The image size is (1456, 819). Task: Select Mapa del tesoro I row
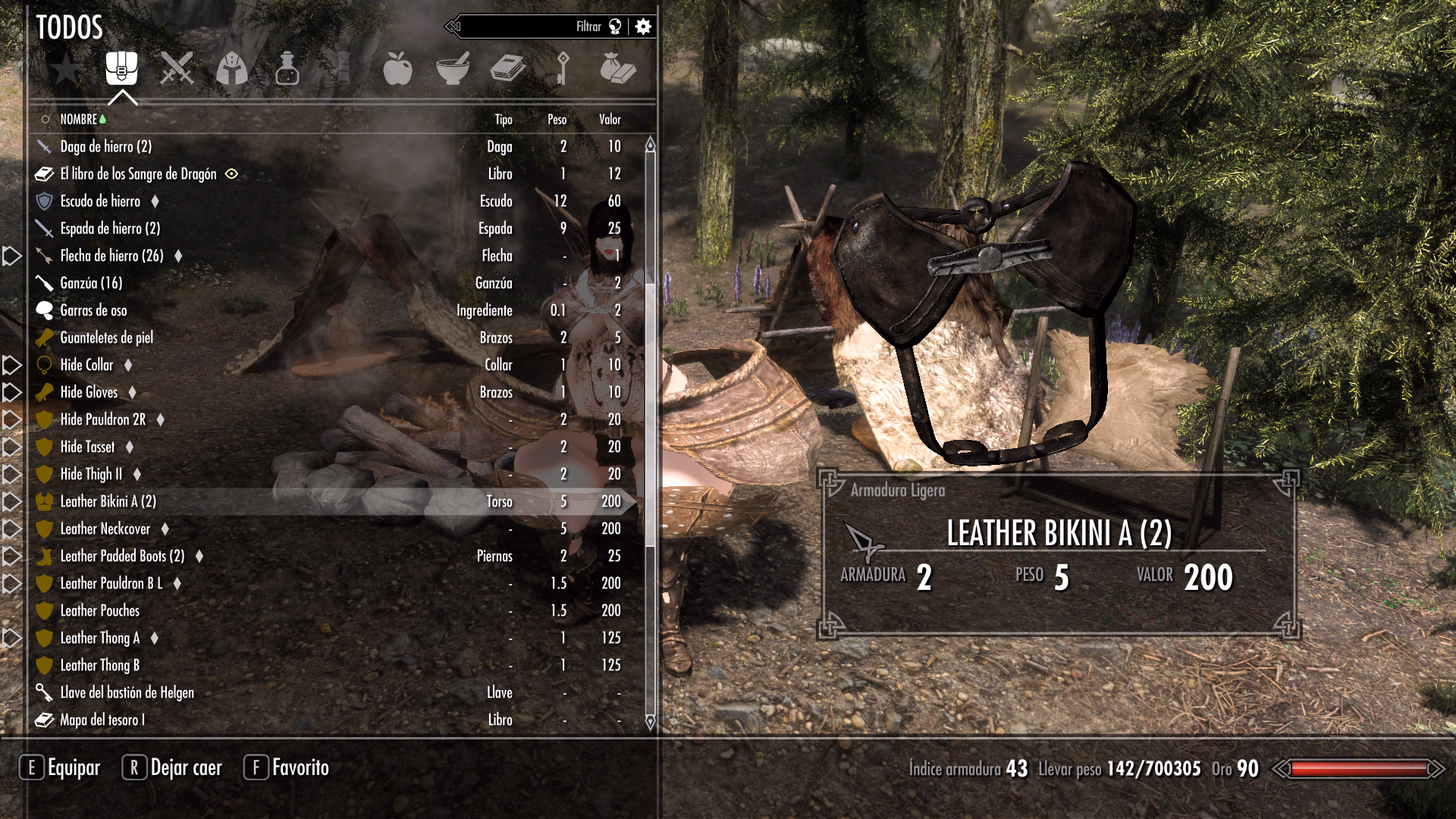tap(102, 720)
